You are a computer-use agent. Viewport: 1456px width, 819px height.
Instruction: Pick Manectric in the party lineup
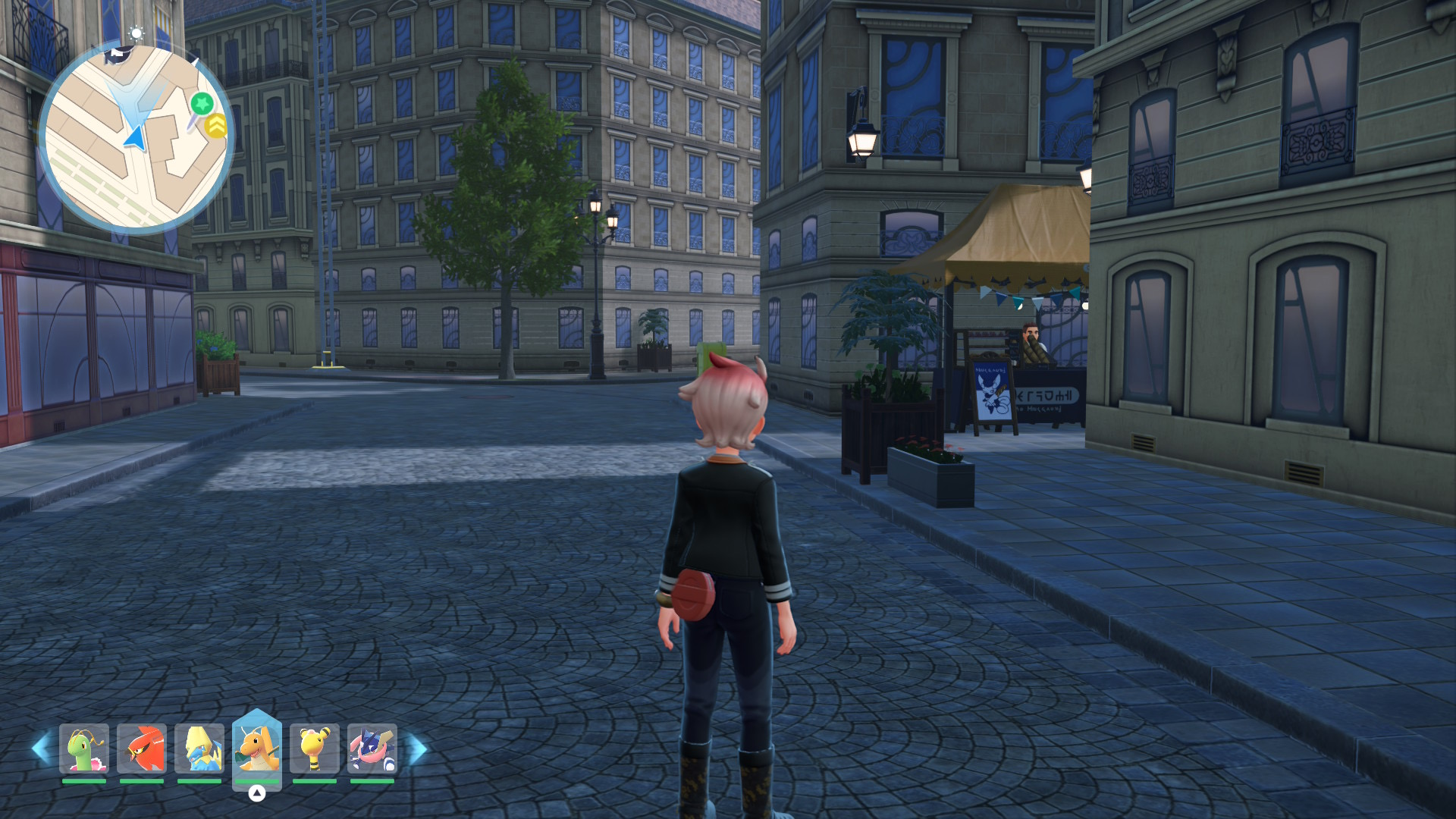pos(199,748)
